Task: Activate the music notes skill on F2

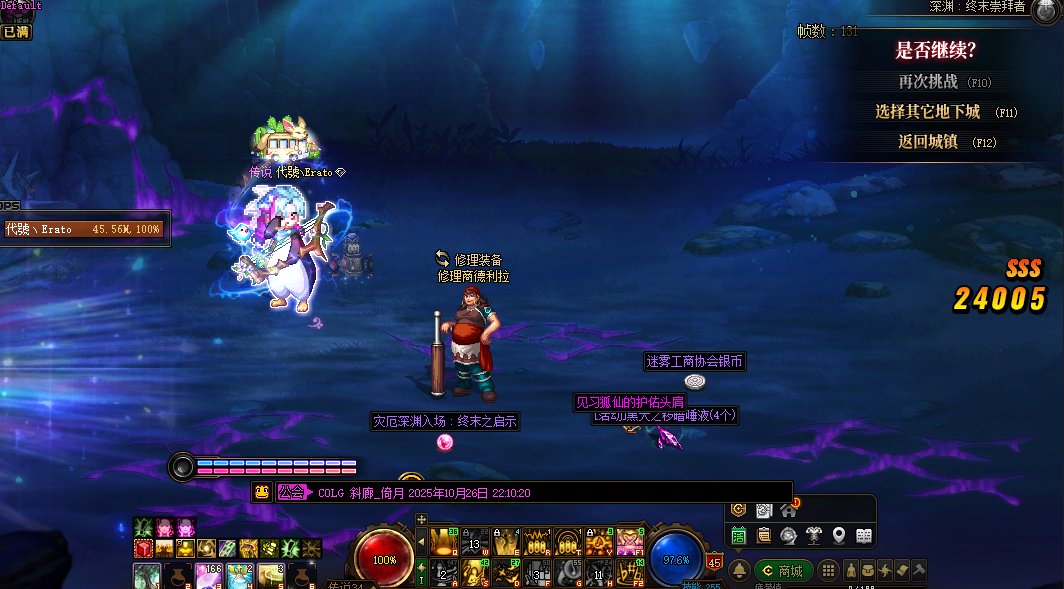Action: 630,572
